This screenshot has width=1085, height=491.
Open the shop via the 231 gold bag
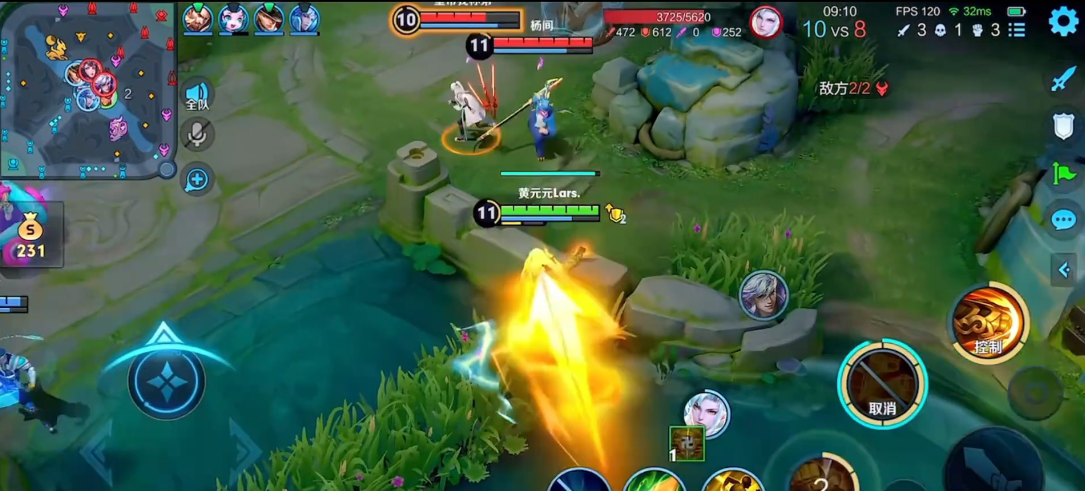click(31, 237)
